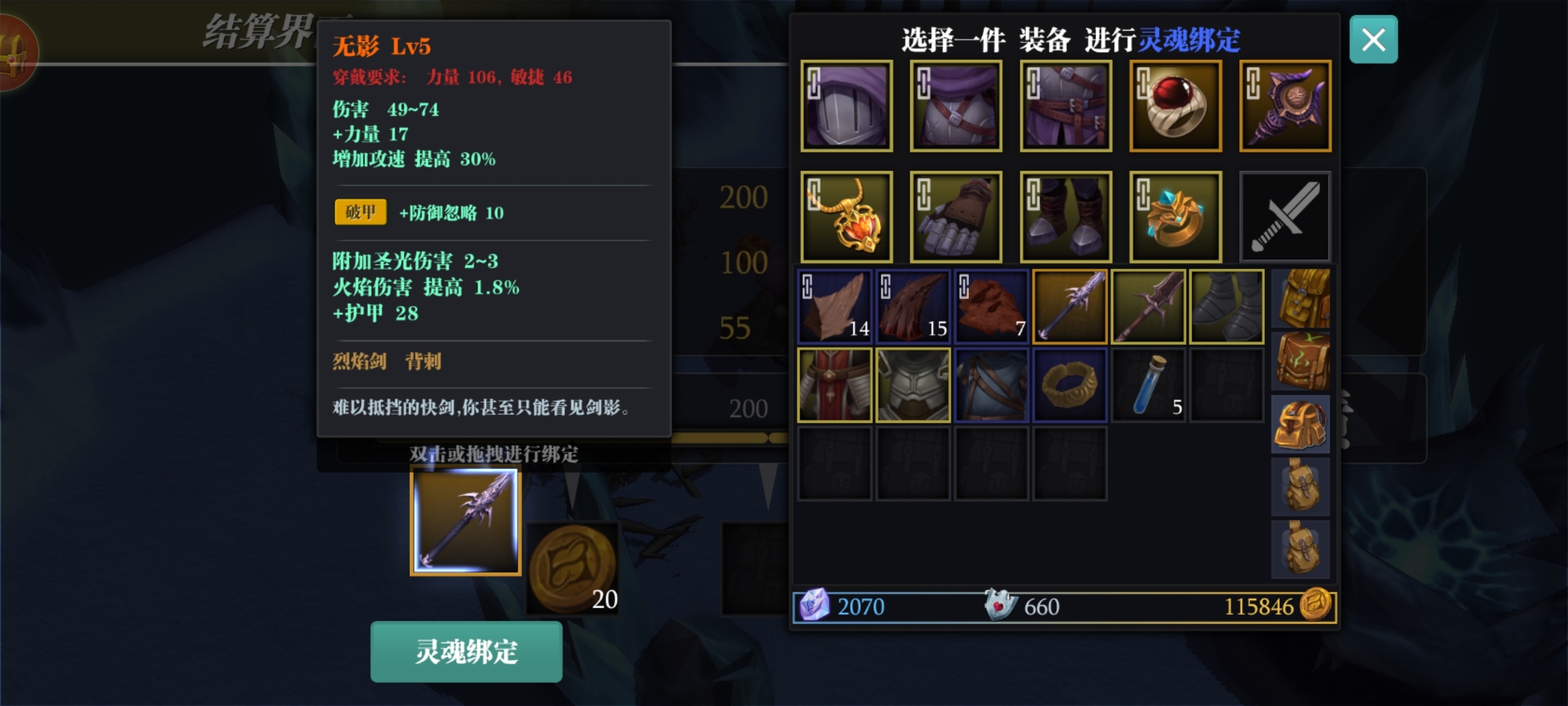
Task: Open the red gem ring equipment slot
Action: click(1175, 106)
